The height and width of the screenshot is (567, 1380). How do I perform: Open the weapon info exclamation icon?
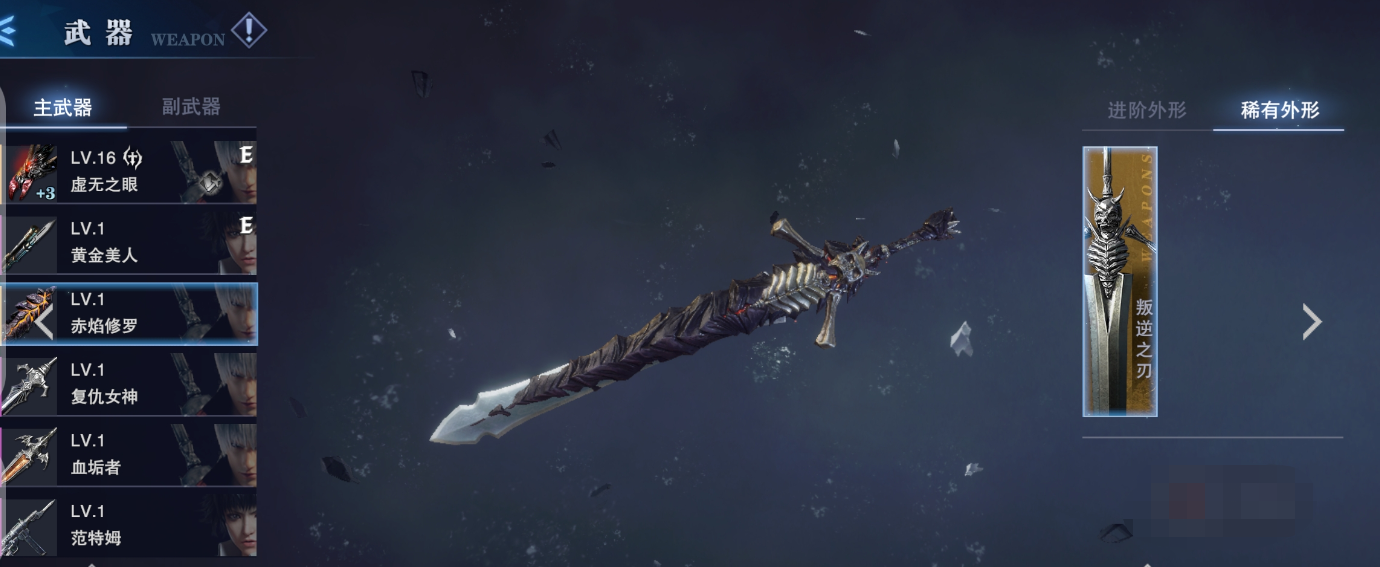point(248,31)
